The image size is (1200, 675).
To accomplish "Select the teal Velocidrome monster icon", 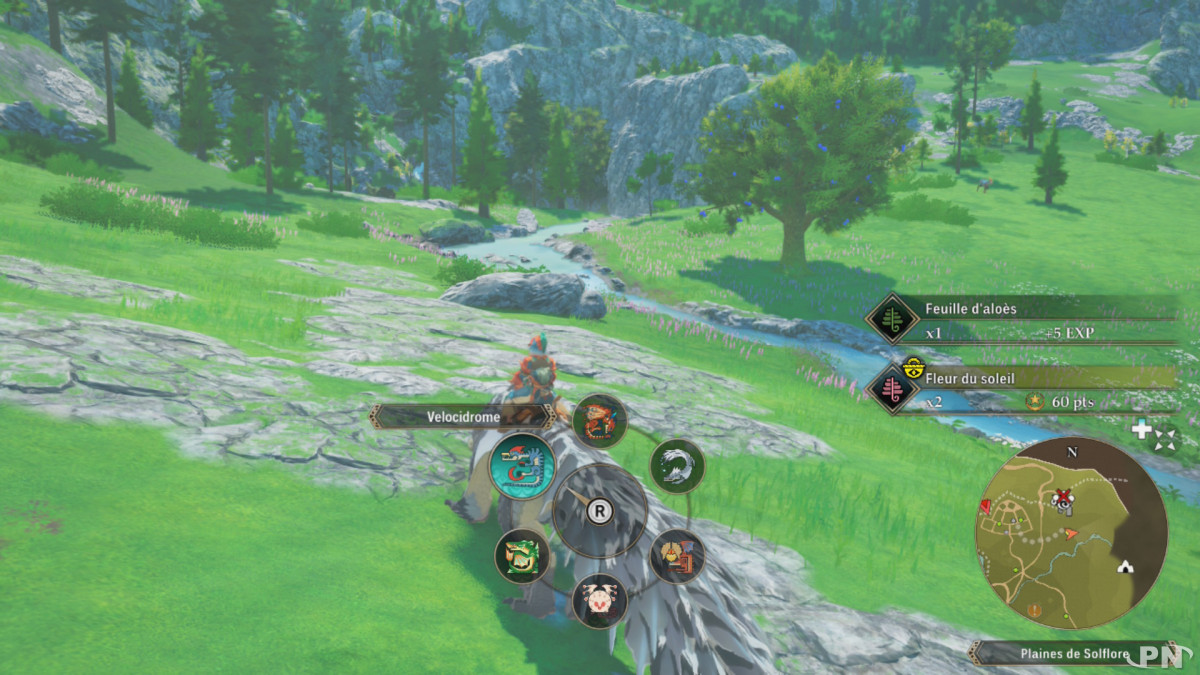I will (x=522, y=466).
